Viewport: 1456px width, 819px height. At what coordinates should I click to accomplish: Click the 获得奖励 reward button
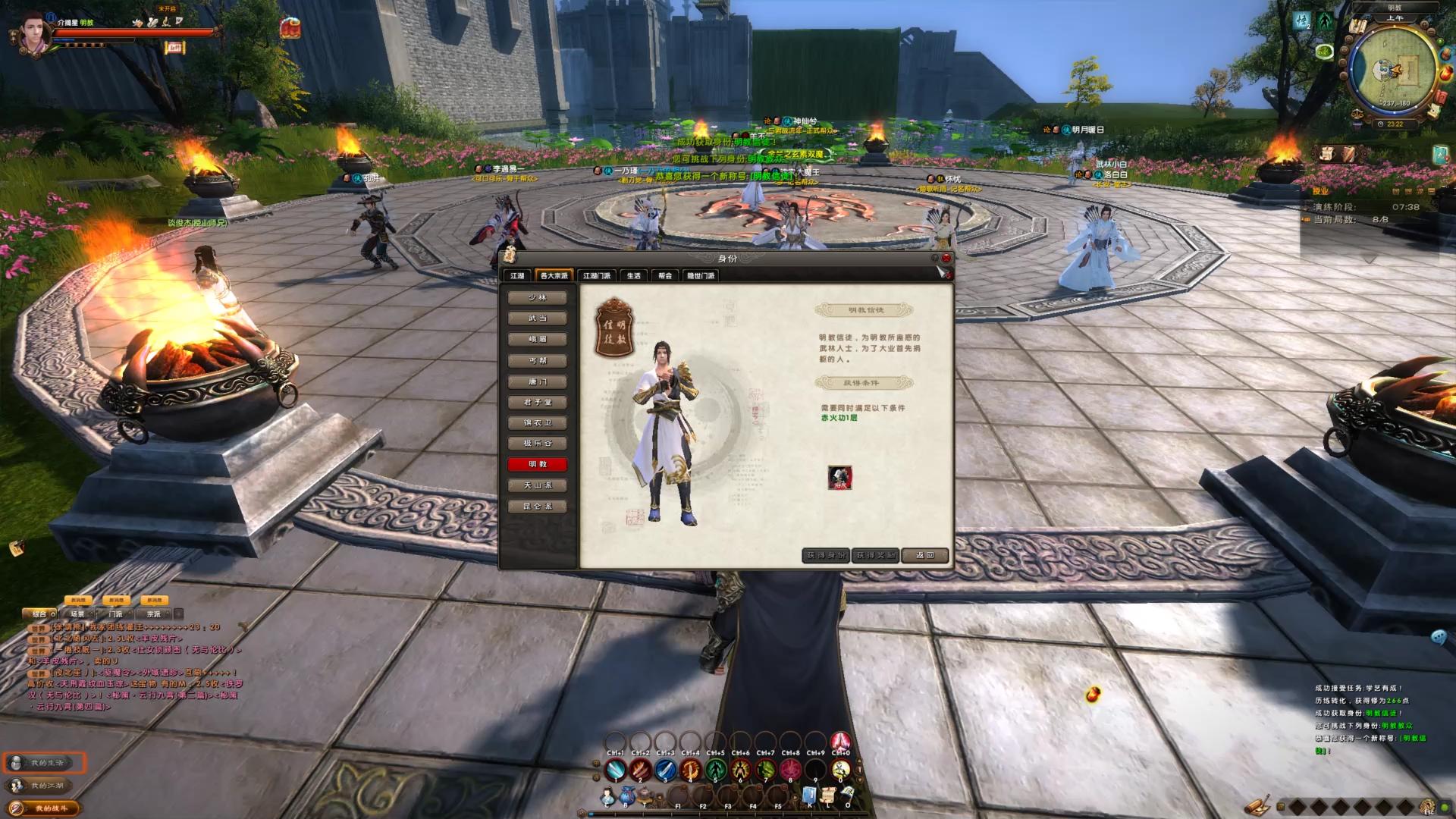(x=875, y=556)
